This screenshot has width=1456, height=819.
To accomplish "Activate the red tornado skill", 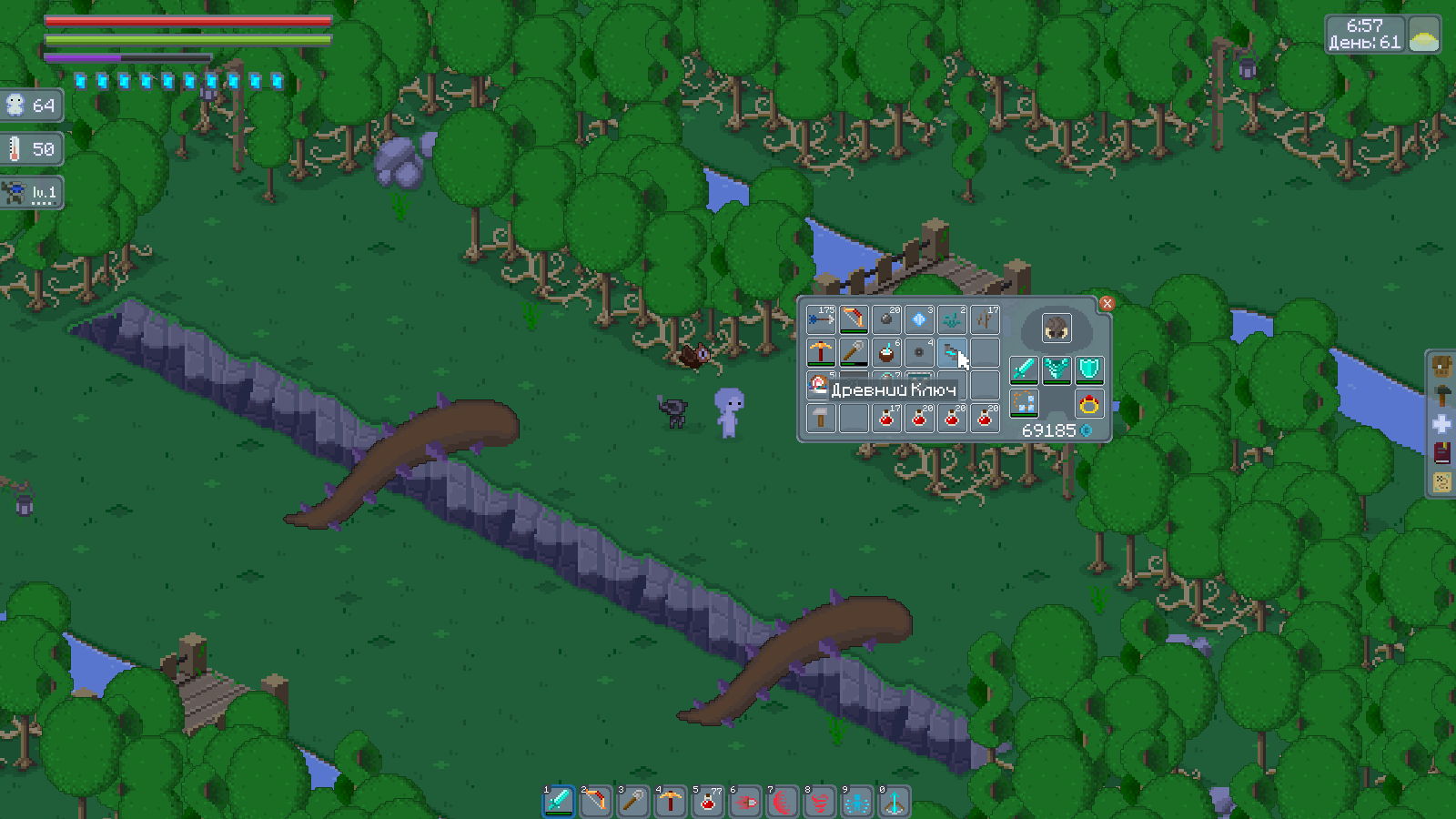I will (819, 801).
